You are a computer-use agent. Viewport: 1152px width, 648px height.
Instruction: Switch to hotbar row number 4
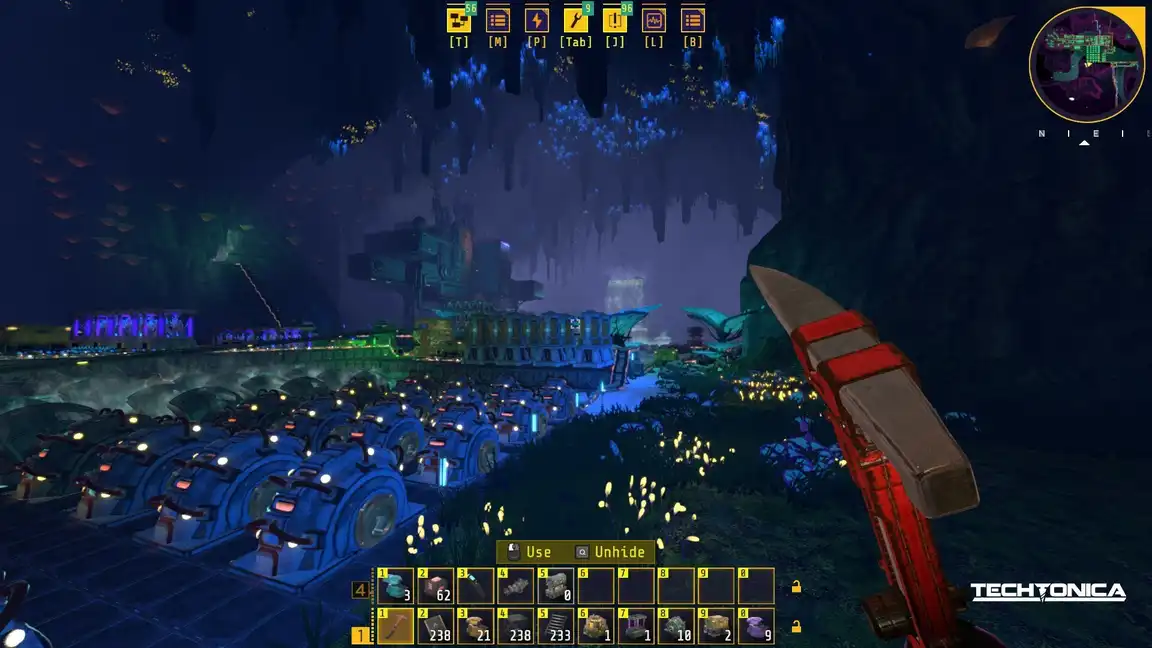360,591
